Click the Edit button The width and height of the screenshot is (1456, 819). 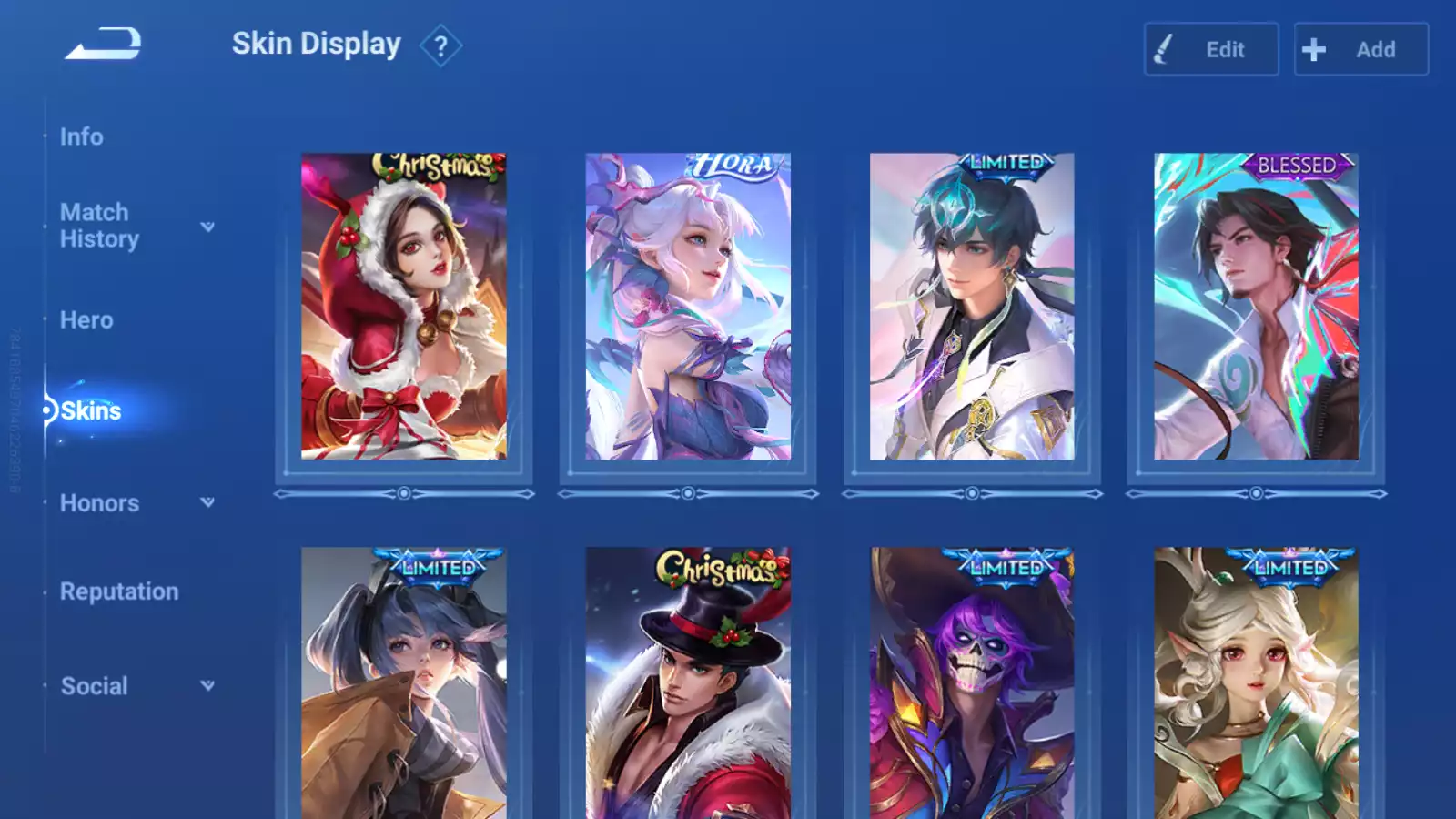click(x=1210, y=49)
